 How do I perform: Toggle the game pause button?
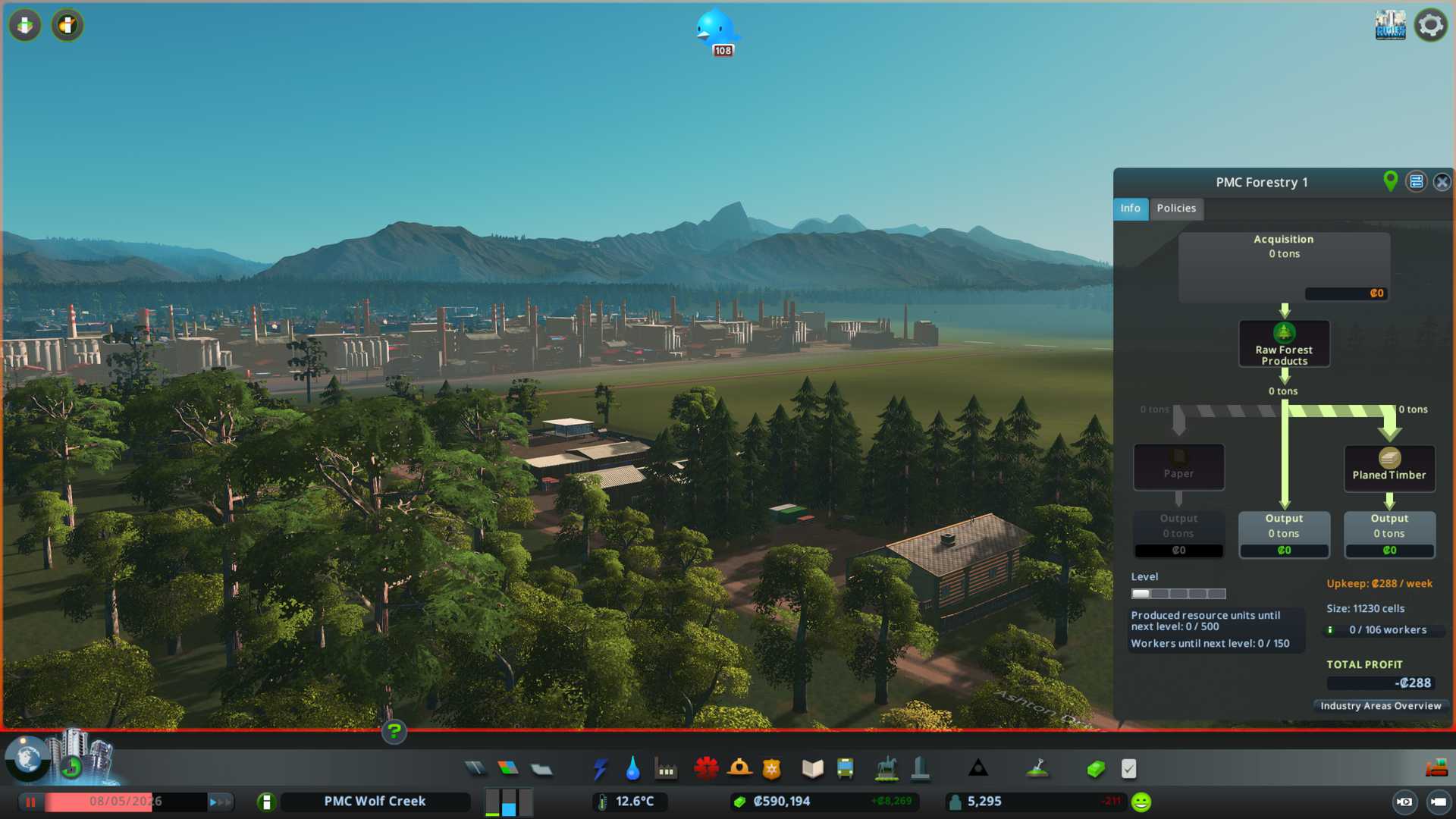(x=31, y=802)
